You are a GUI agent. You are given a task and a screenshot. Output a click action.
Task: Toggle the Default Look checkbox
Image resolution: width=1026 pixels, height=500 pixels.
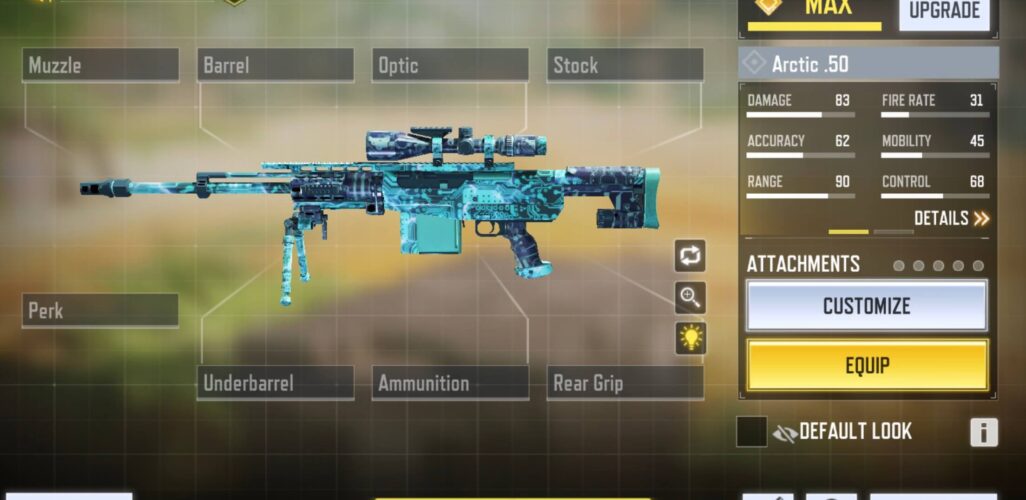[752, 432]
